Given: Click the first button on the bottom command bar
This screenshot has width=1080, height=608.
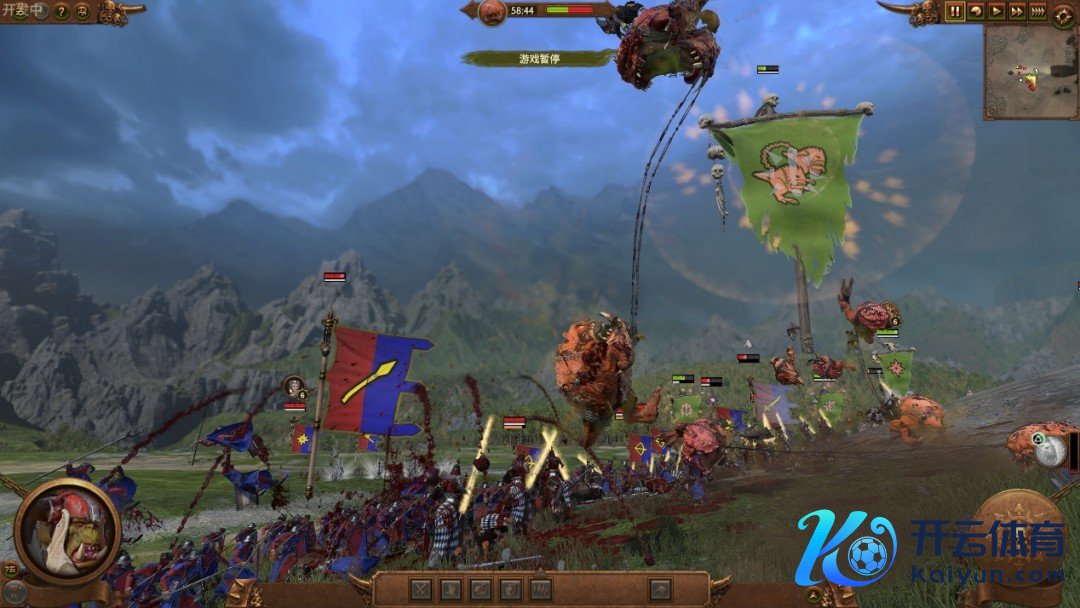Looking at the screenshot, I should [422, 589].
